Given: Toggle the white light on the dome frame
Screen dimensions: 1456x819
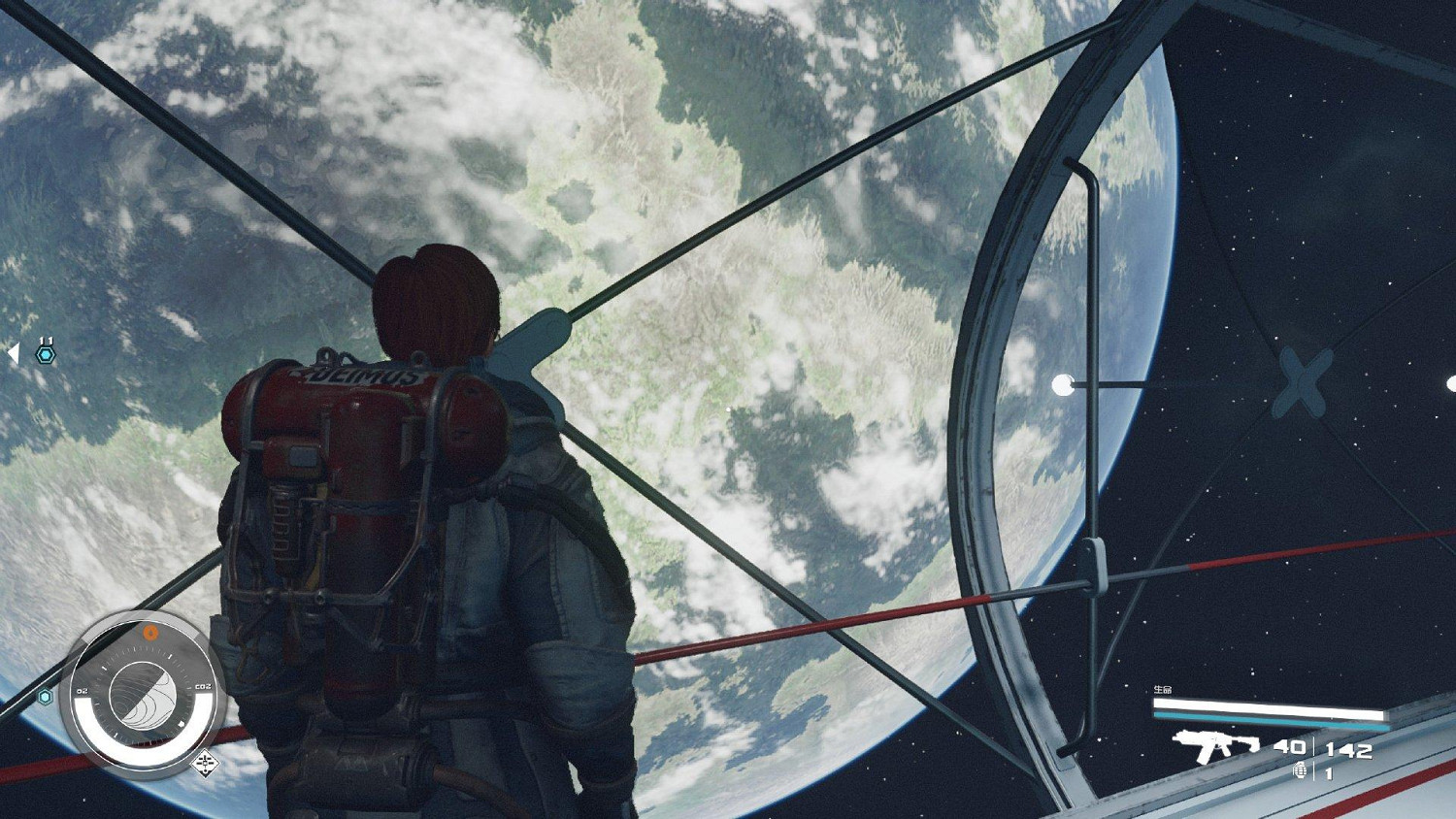Looking at the screenshot, I should coord(1063,383).
